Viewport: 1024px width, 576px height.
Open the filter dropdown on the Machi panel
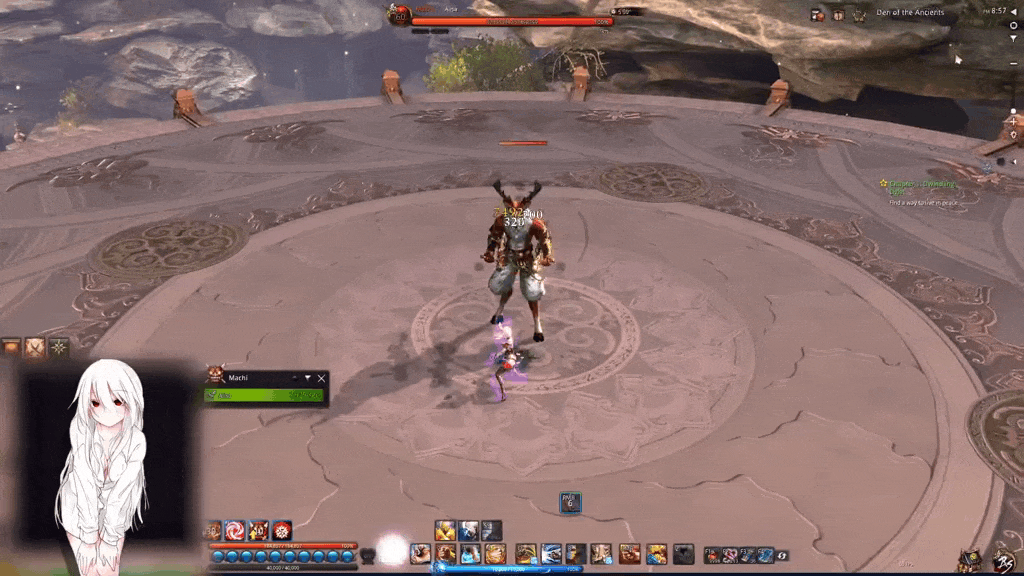pyautogui.click(x=307, y=378)
